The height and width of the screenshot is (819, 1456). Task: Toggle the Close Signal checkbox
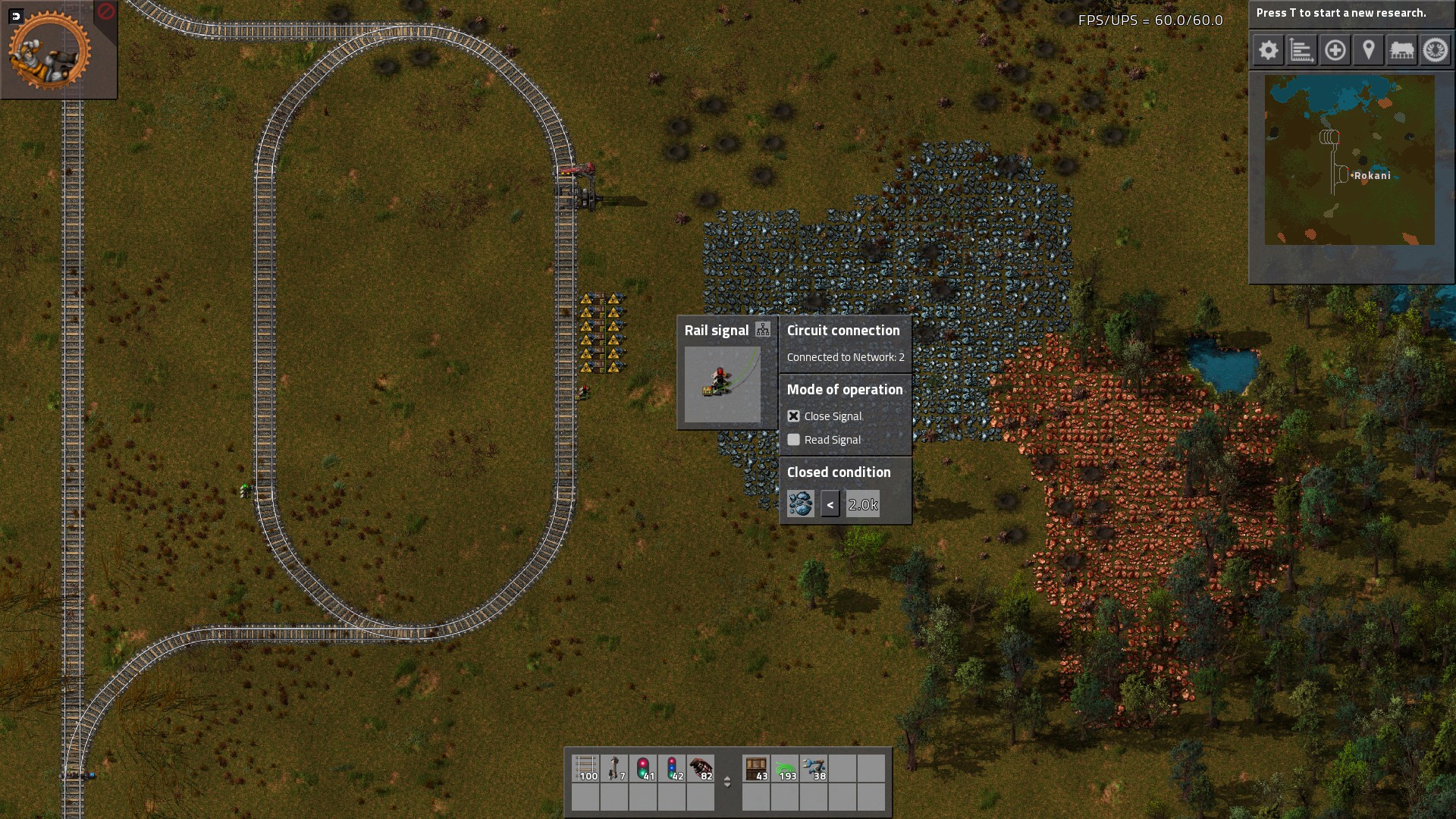coord(794,416)
